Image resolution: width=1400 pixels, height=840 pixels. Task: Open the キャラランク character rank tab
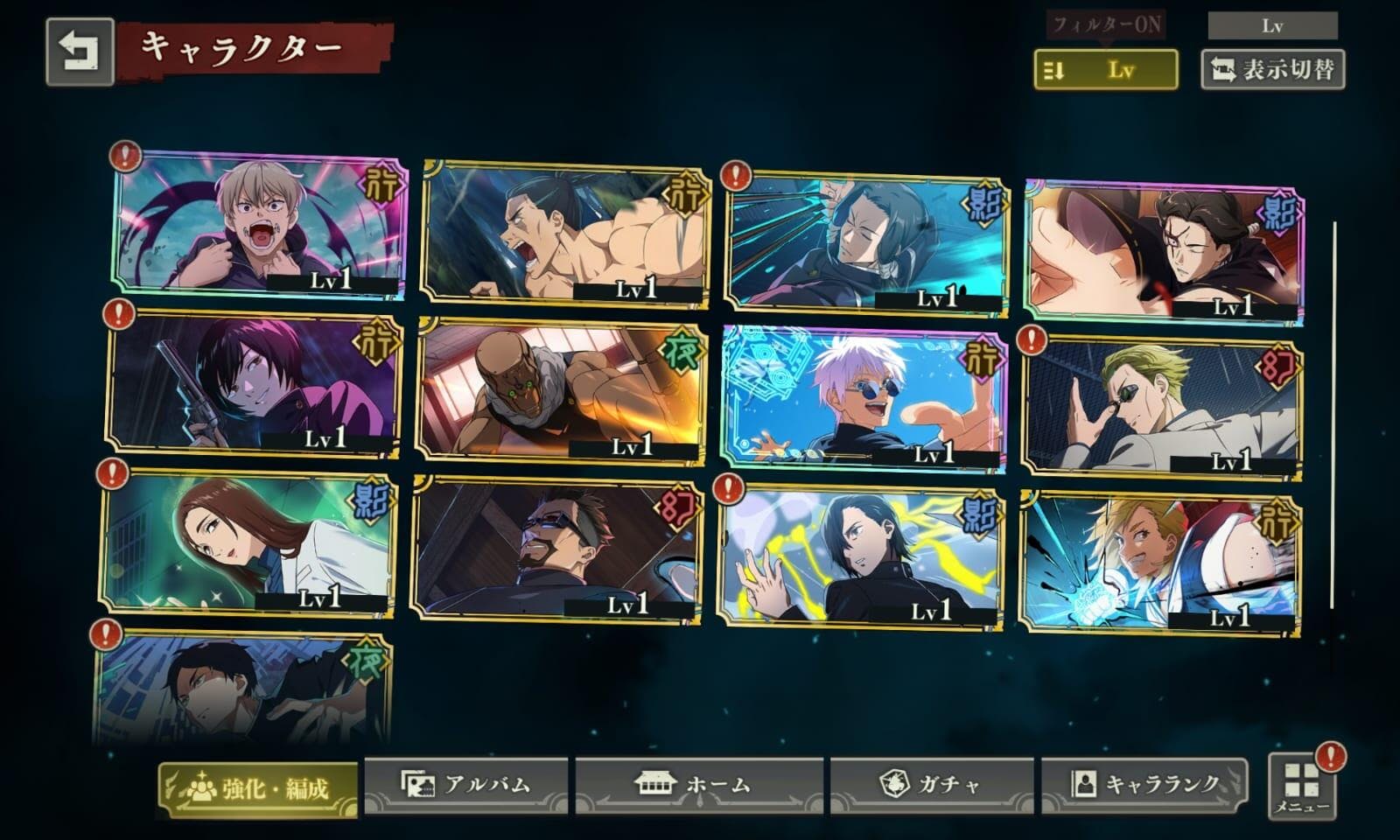tap(1144, 784)
